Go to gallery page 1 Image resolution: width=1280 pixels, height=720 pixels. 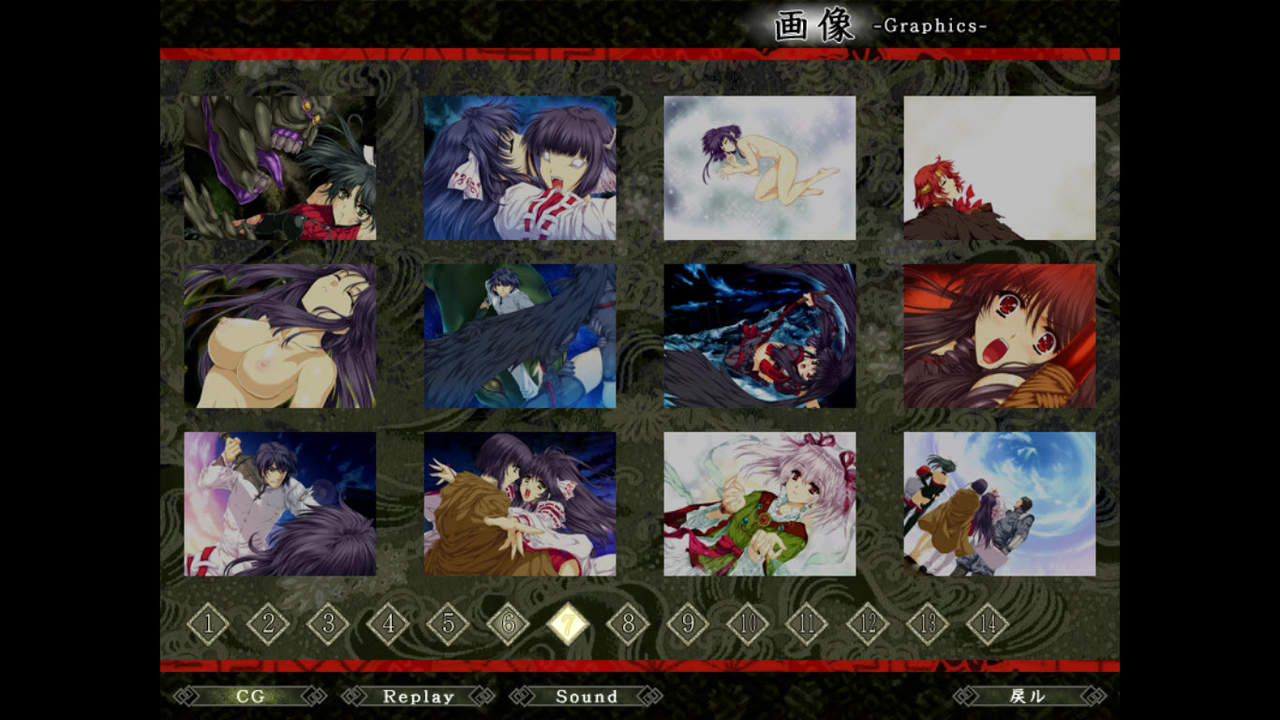[x=208, y=625]
